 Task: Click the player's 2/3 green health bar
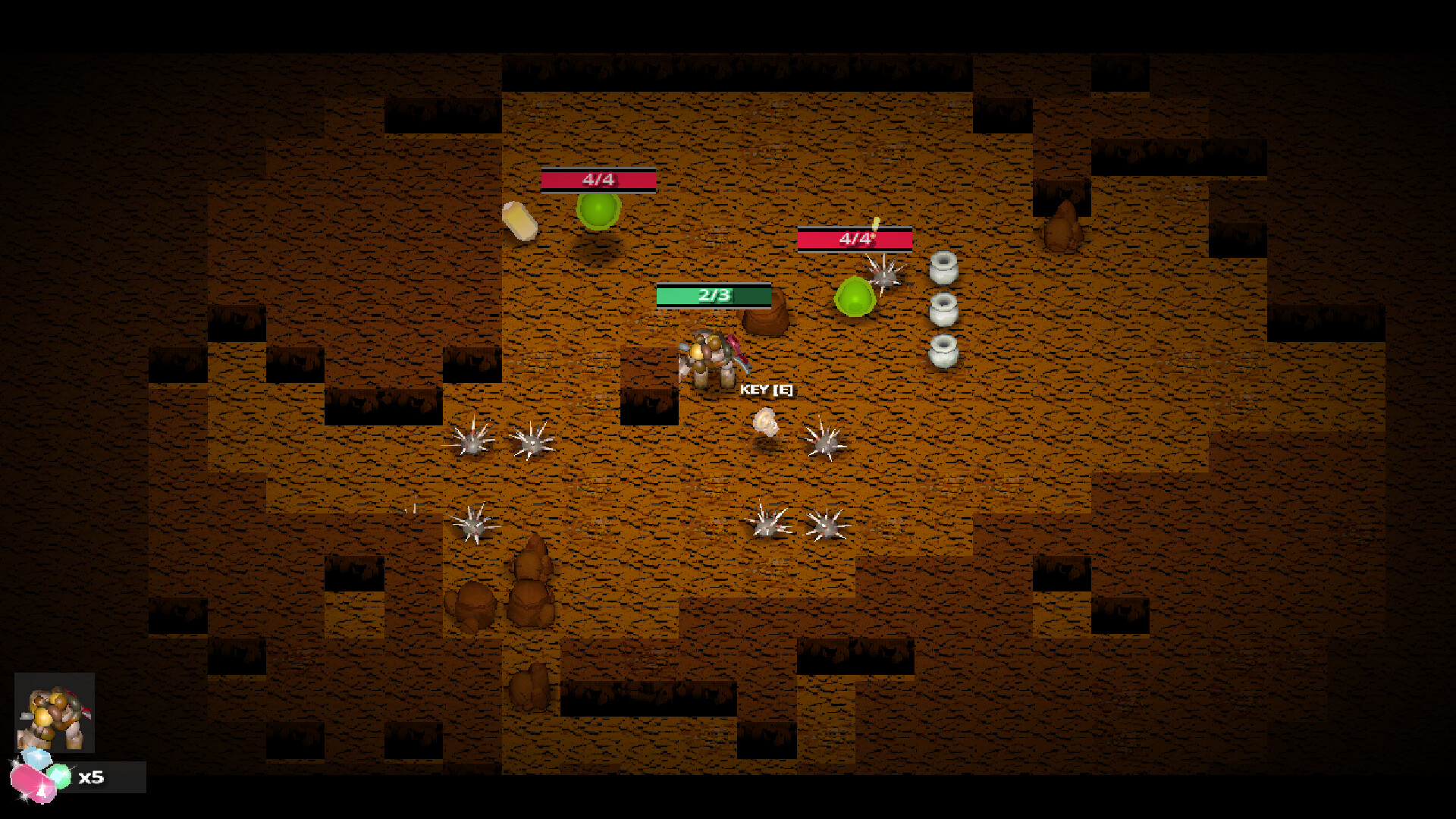click(x=711, y=296)
